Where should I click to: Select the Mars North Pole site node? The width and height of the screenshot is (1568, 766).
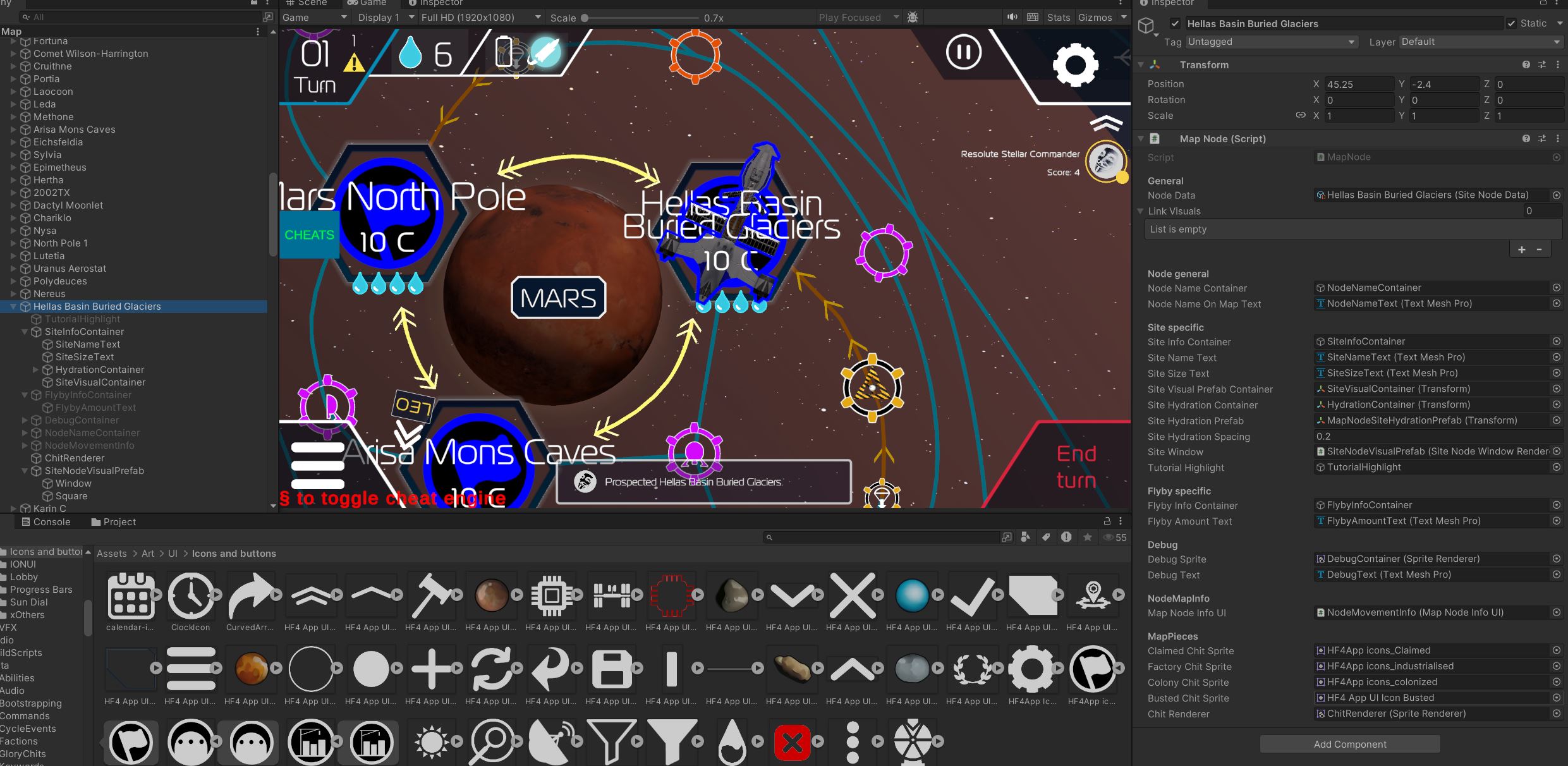(x=388, y=215)
